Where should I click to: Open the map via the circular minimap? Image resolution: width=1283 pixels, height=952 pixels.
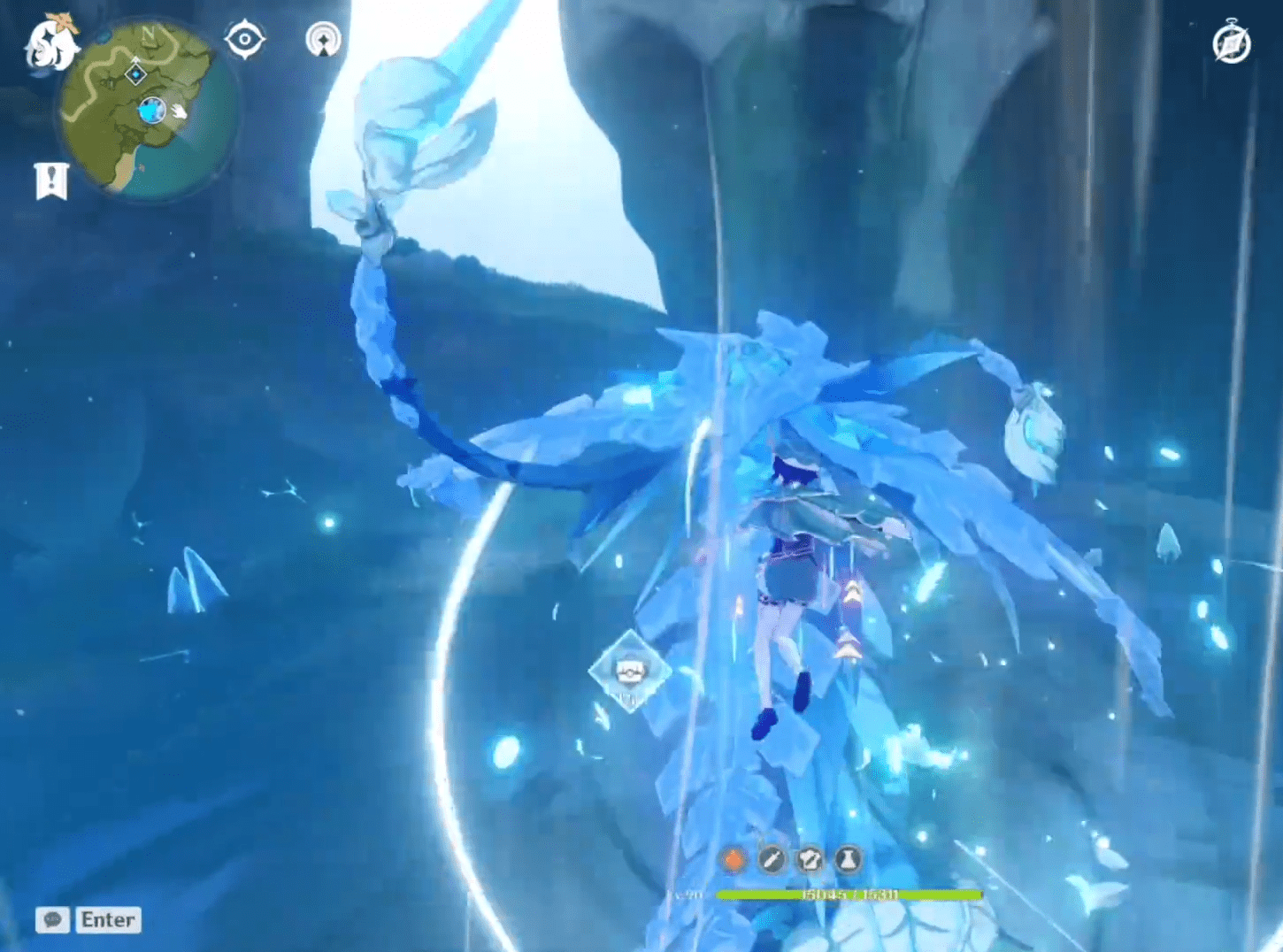(x=148, y=110)
